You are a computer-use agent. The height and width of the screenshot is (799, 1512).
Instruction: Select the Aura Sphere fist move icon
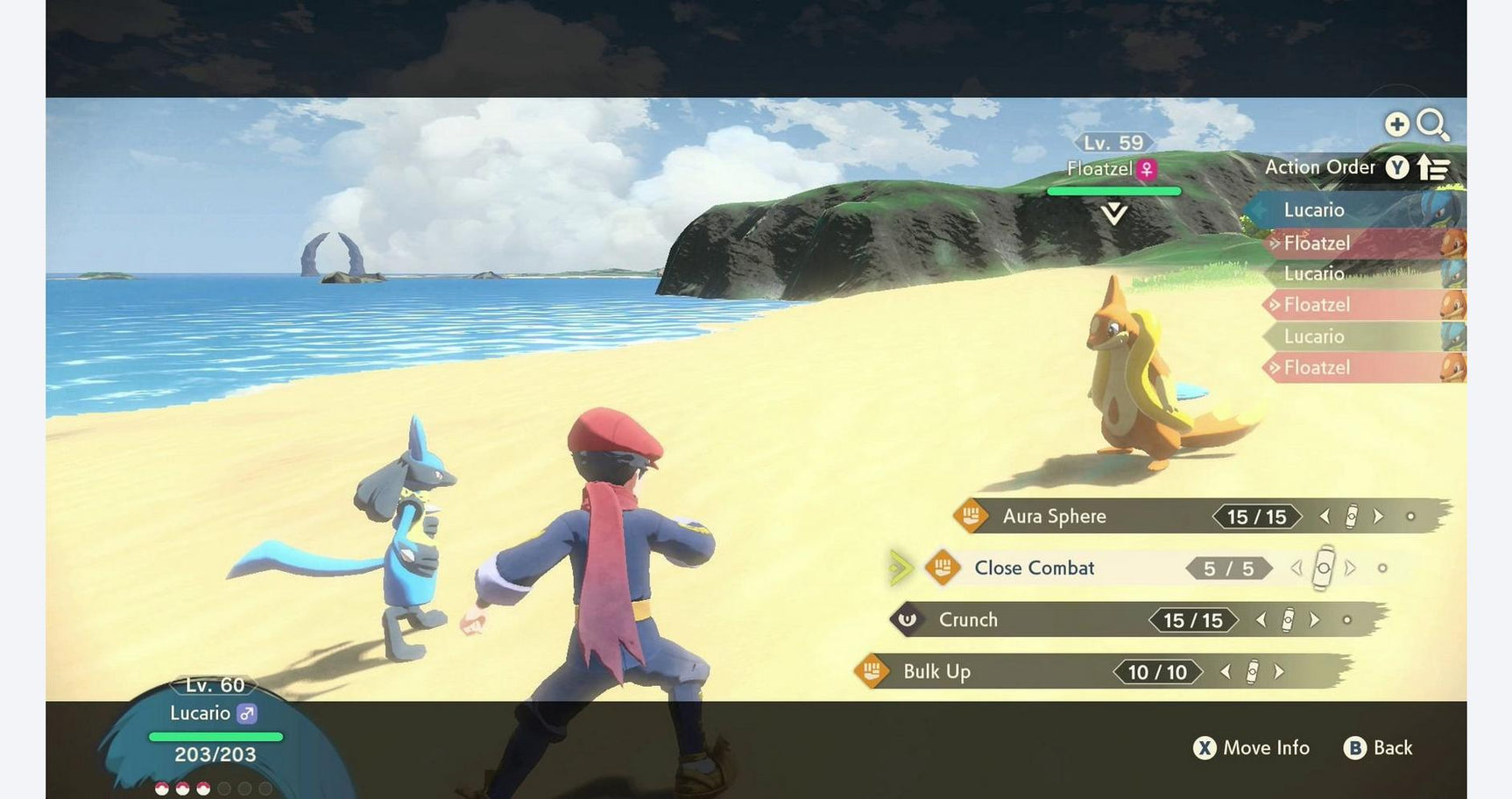pyautogui.click(x=971, y=517)
